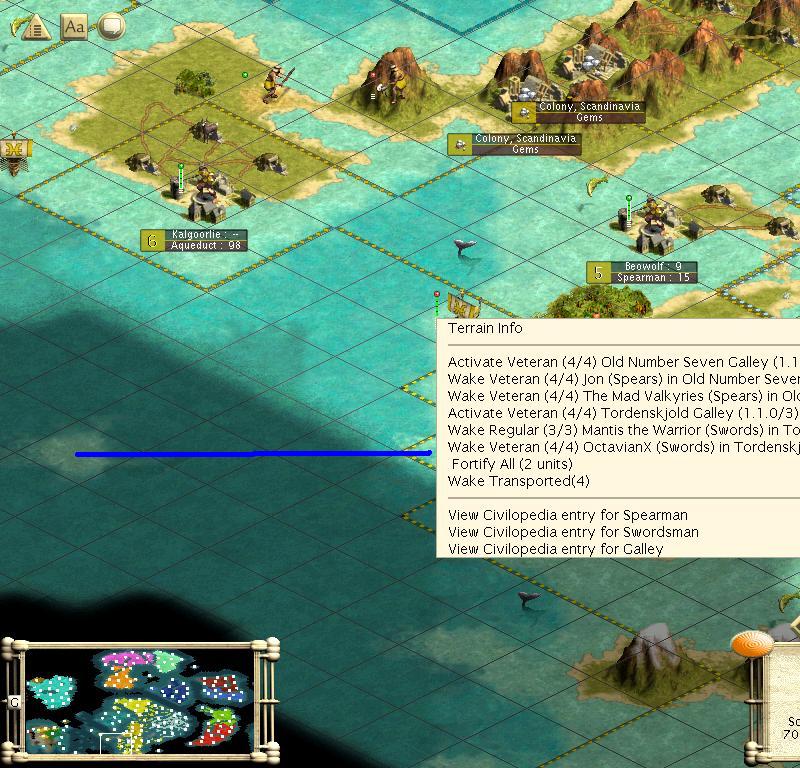View Civilopedia entry for Swordsman
The height and width of the screenshot is (768, 800).
coord(573,532)
